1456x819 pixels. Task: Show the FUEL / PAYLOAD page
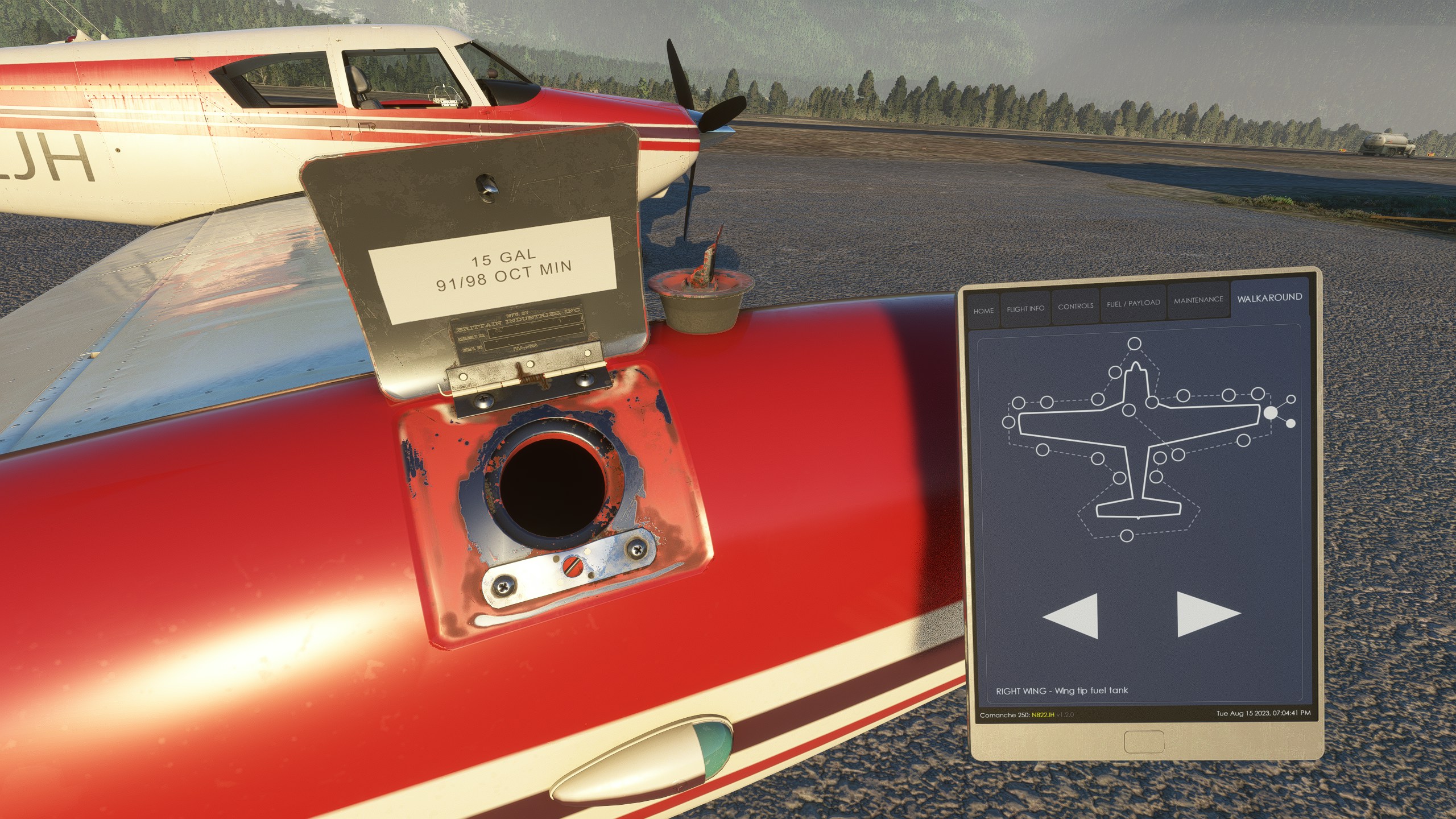pyautogui.click(x=1133, y=303)
